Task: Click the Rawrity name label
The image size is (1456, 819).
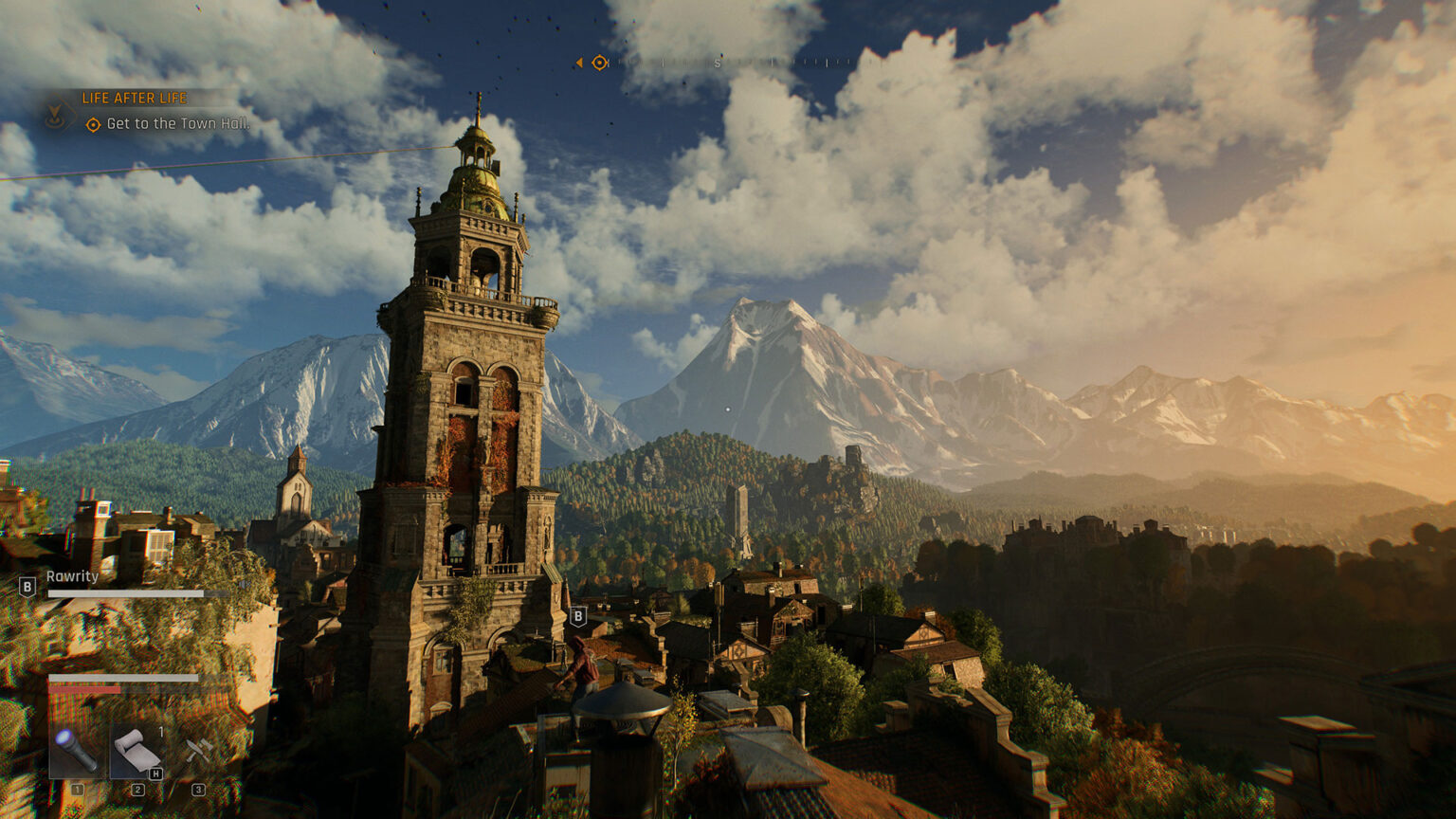Action: point(72,577)
